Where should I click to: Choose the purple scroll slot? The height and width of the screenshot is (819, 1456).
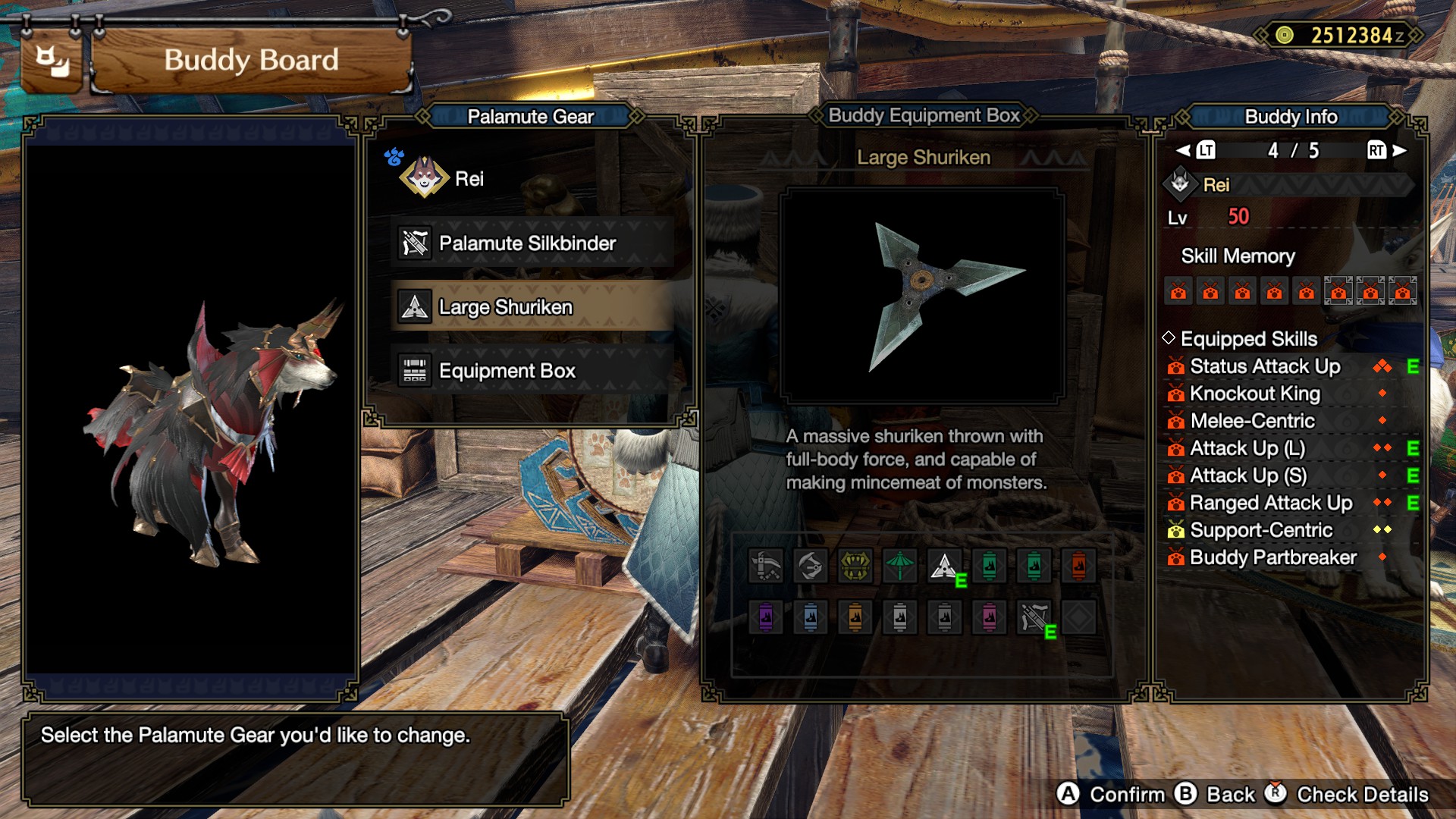coord(766,617)
